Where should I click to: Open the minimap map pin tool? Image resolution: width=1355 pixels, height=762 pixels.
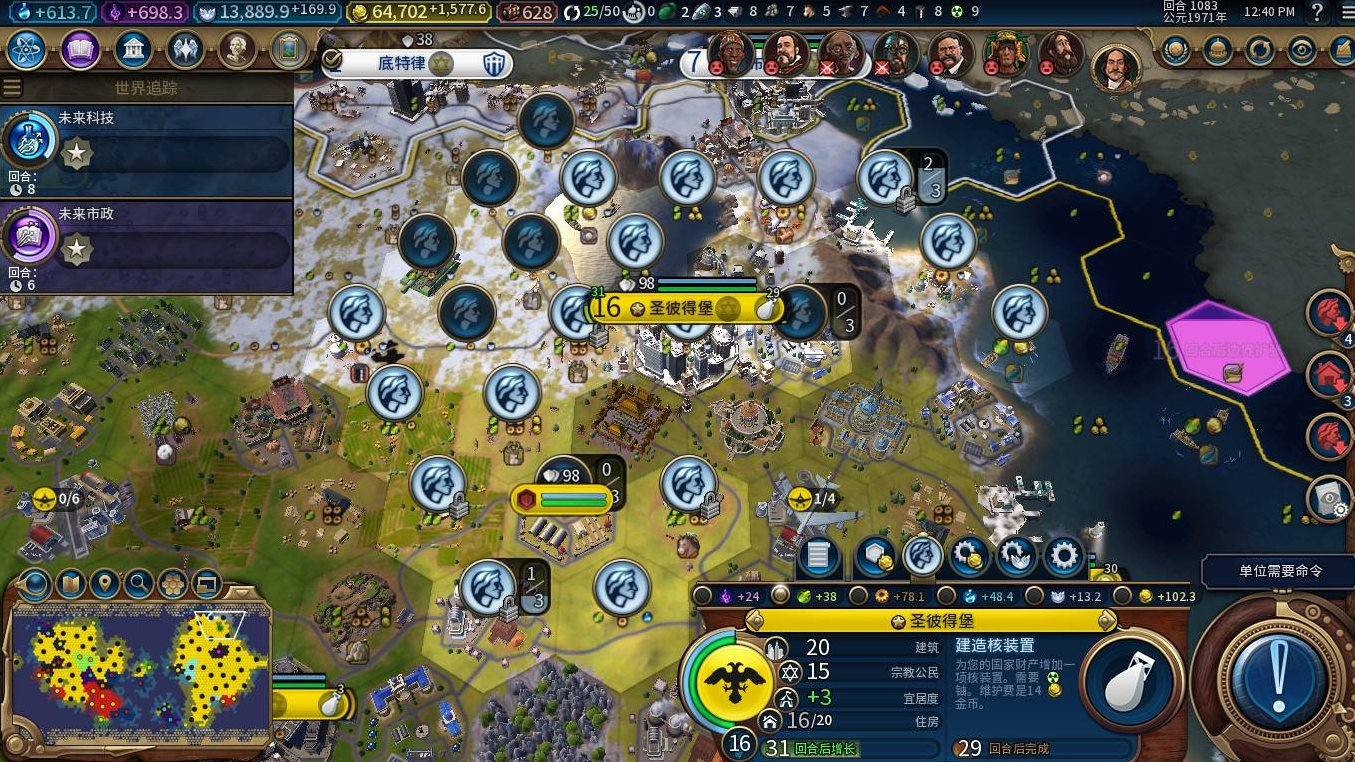coord(104,584)
